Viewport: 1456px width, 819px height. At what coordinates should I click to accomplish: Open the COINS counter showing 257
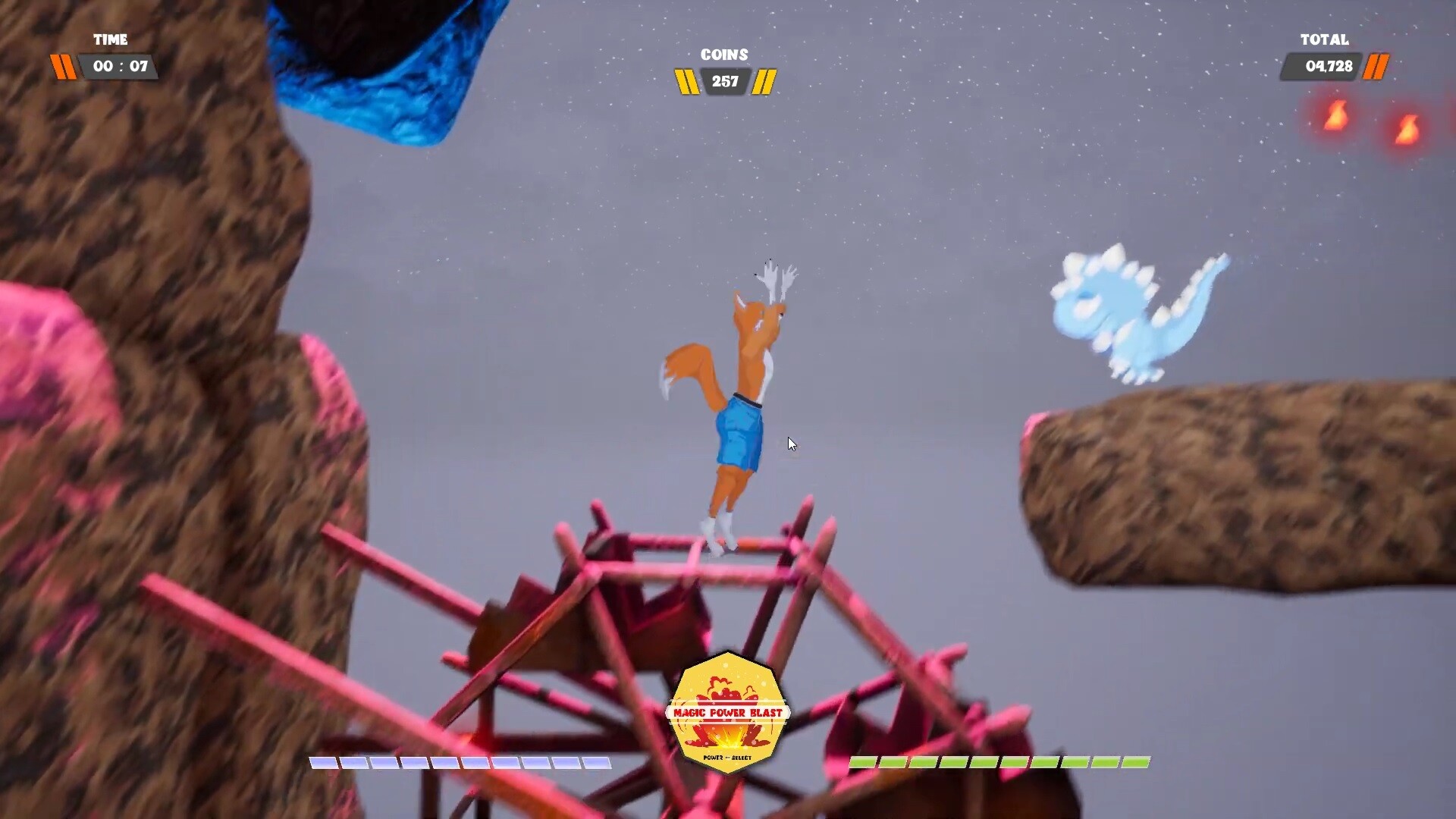[x=726, y=81]
